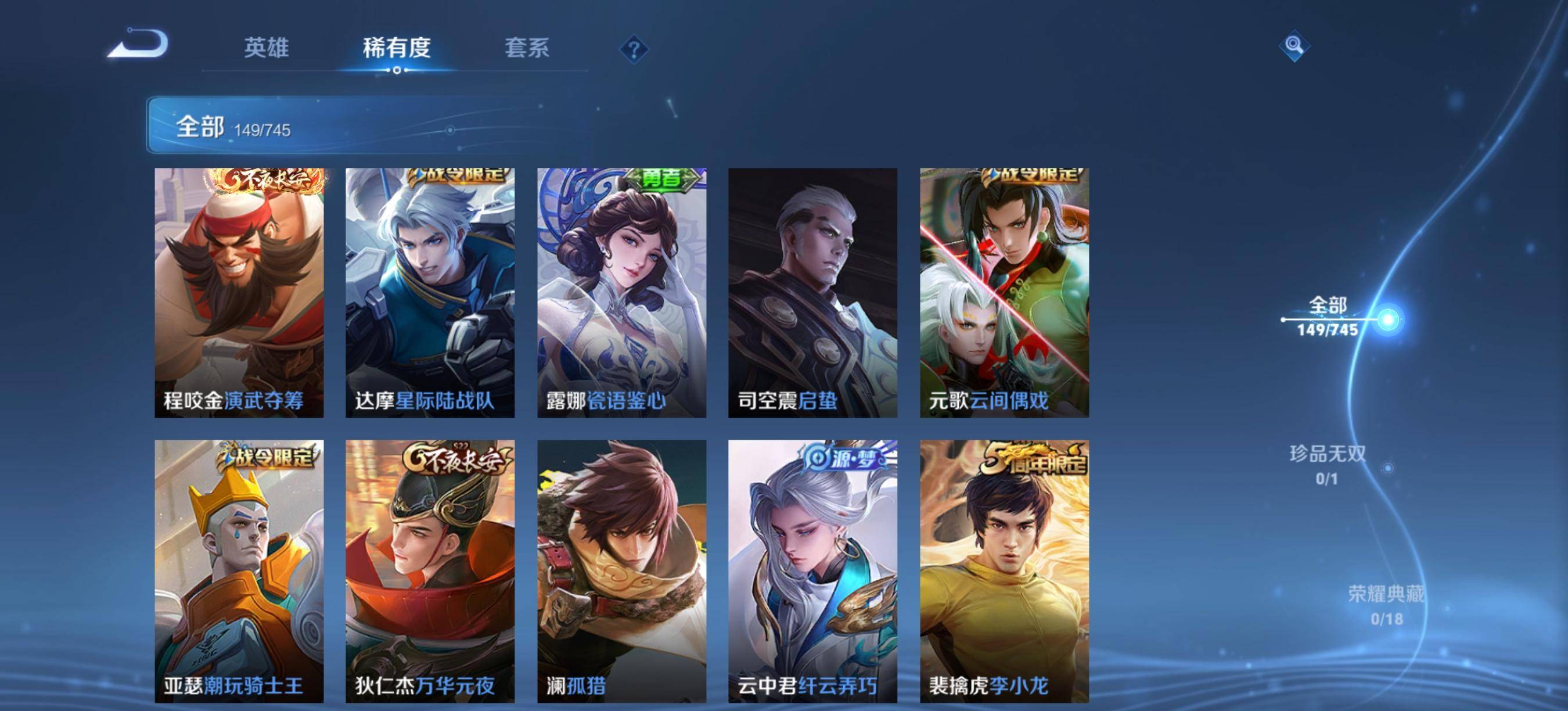The height and width of the screenshot is (711, 1568).
Task: Pick 澜 孤猎 skin card
Action: tap(621, 570)
